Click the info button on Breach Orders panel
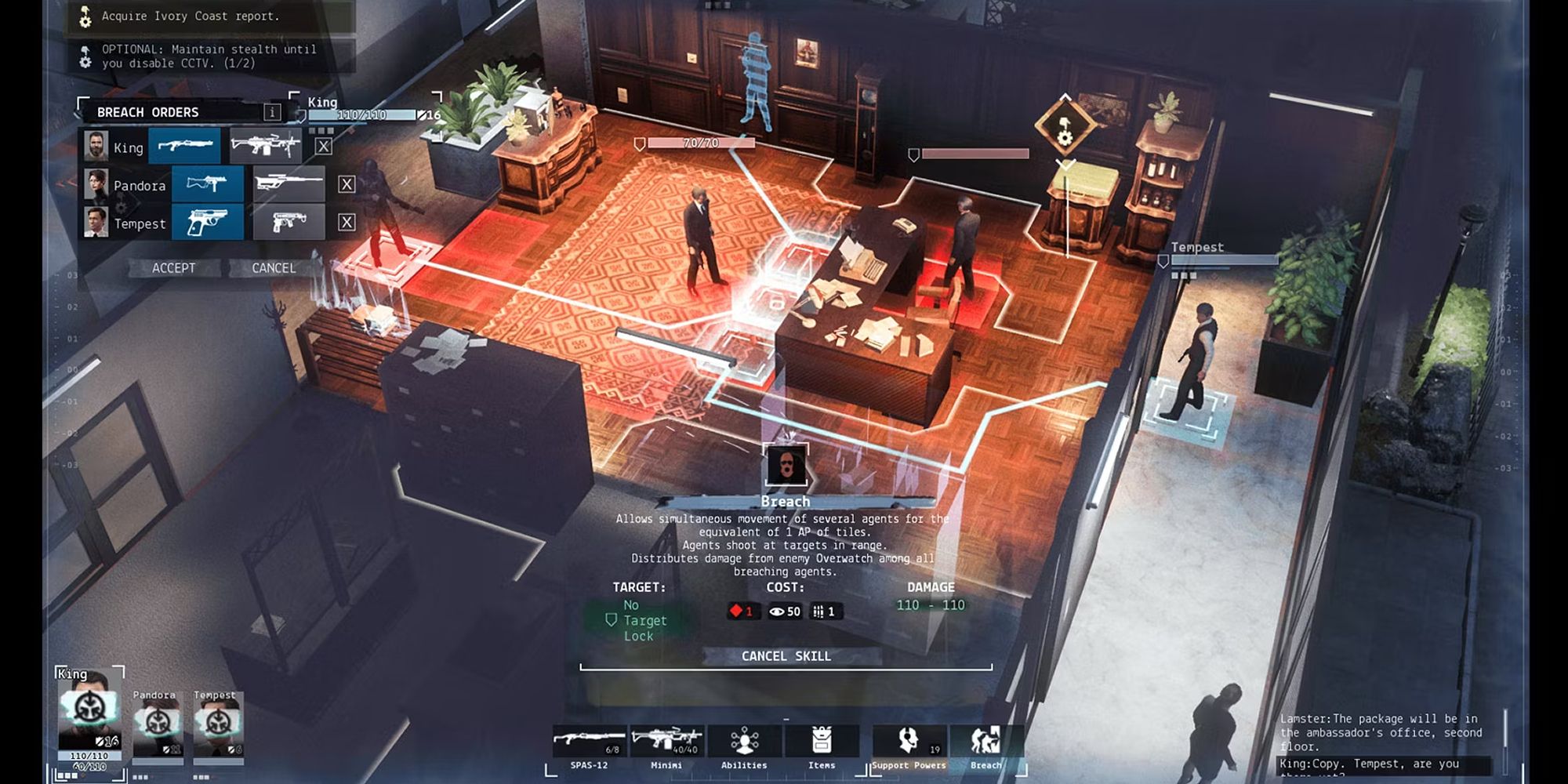 point(273,112)
